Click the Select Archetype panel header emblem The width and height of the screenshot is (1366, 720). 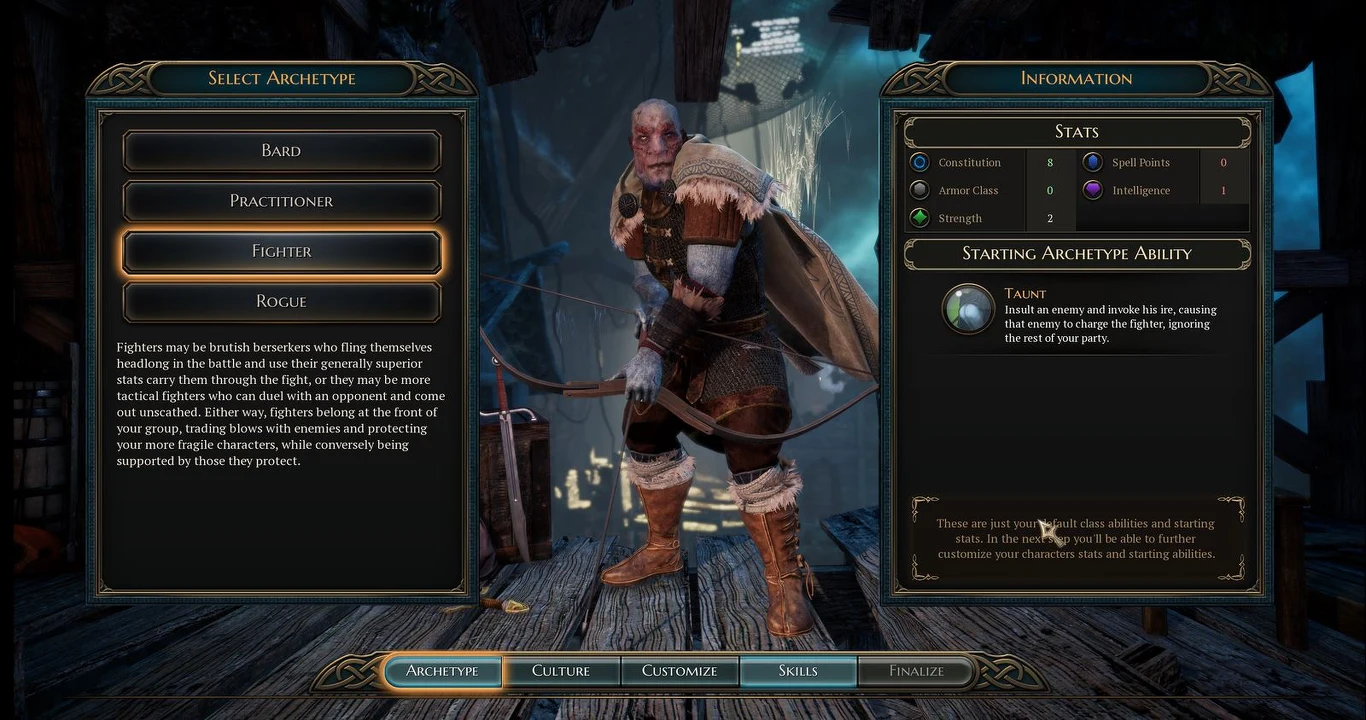pyautogui.click(x=281, y=79)
